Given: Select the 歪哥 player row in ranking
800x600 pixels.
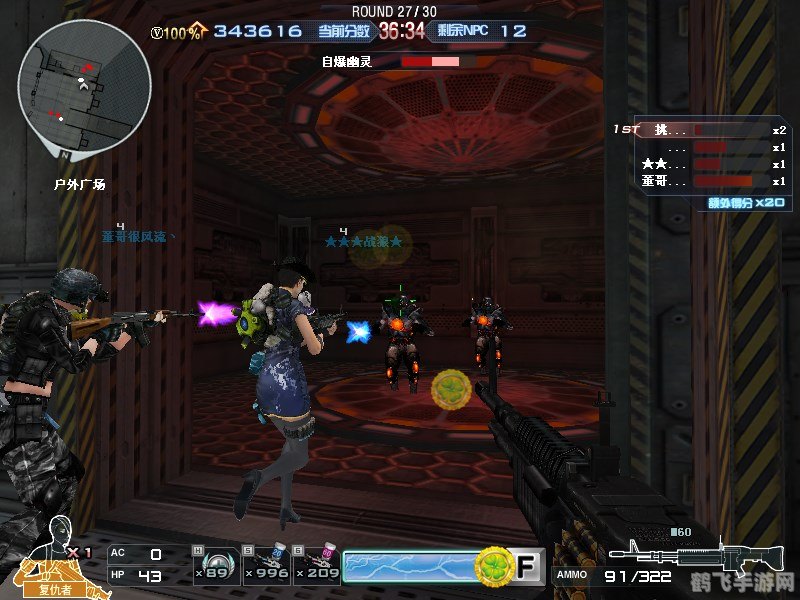Looking at the screenshot, I should point(700,181).
